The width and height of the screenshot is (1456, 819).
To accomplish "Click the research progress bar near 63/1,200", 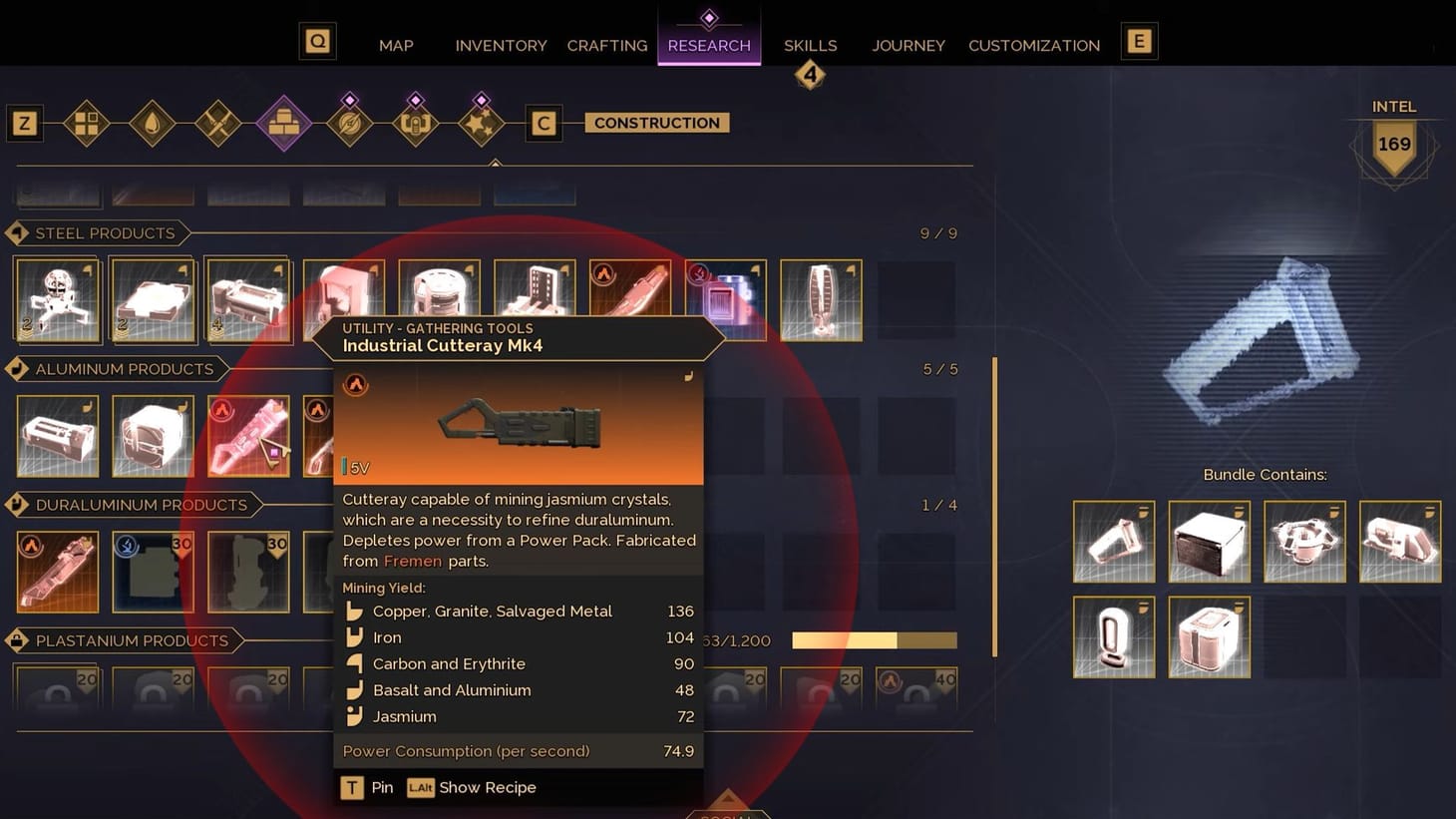I will pyautogui.click(x=873, y=640).
